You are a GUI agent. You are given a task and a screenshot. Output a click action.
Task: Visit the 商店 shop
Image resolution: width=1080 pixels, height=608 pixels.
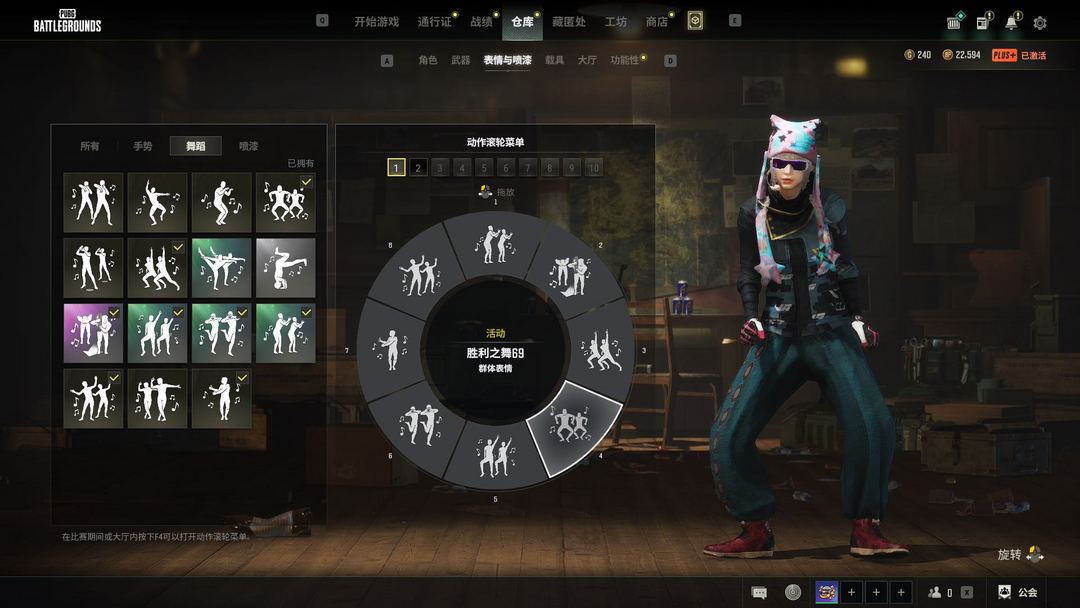point(656,21)
